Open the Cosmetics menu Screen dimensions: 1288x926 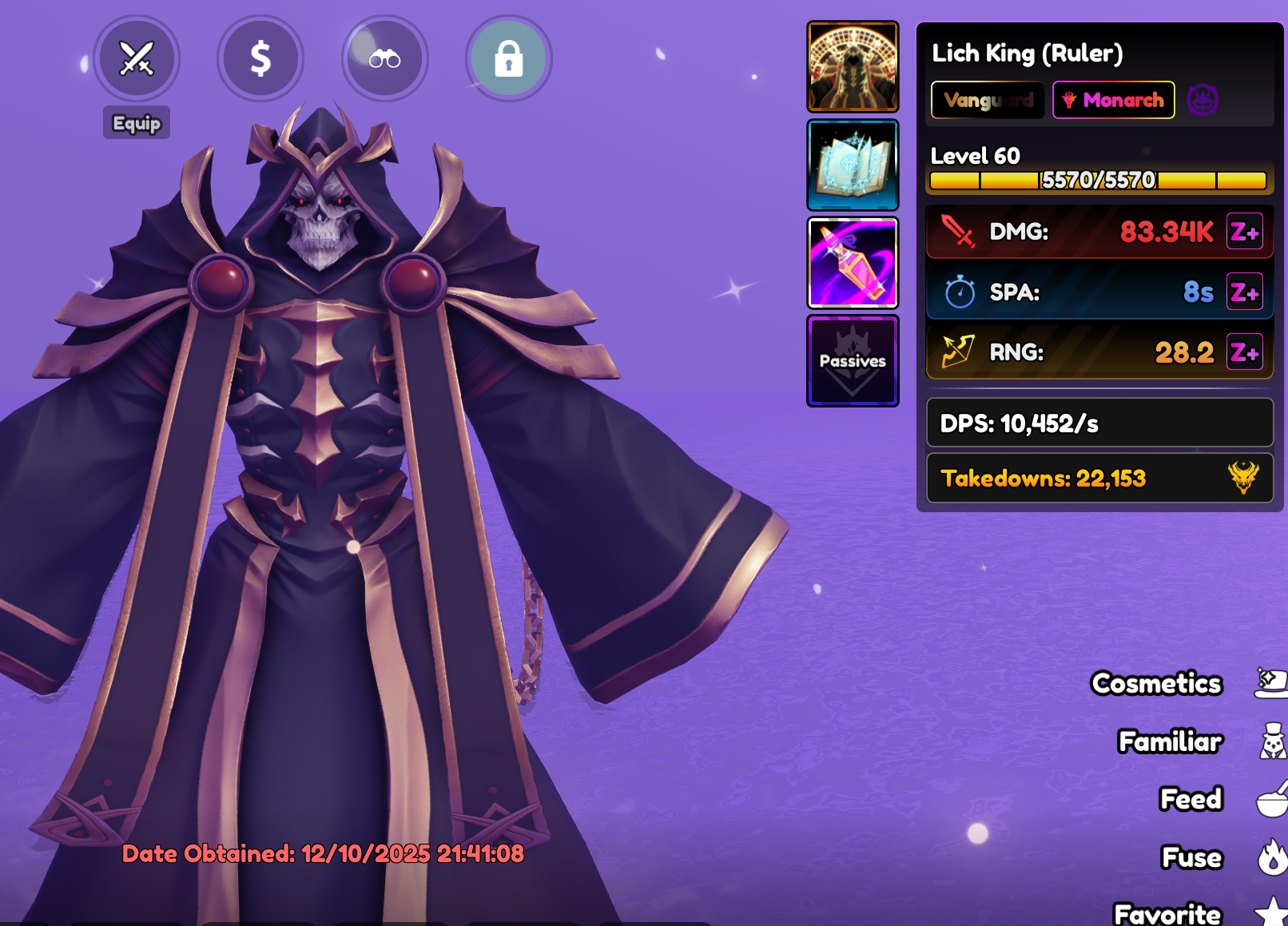1157,683
